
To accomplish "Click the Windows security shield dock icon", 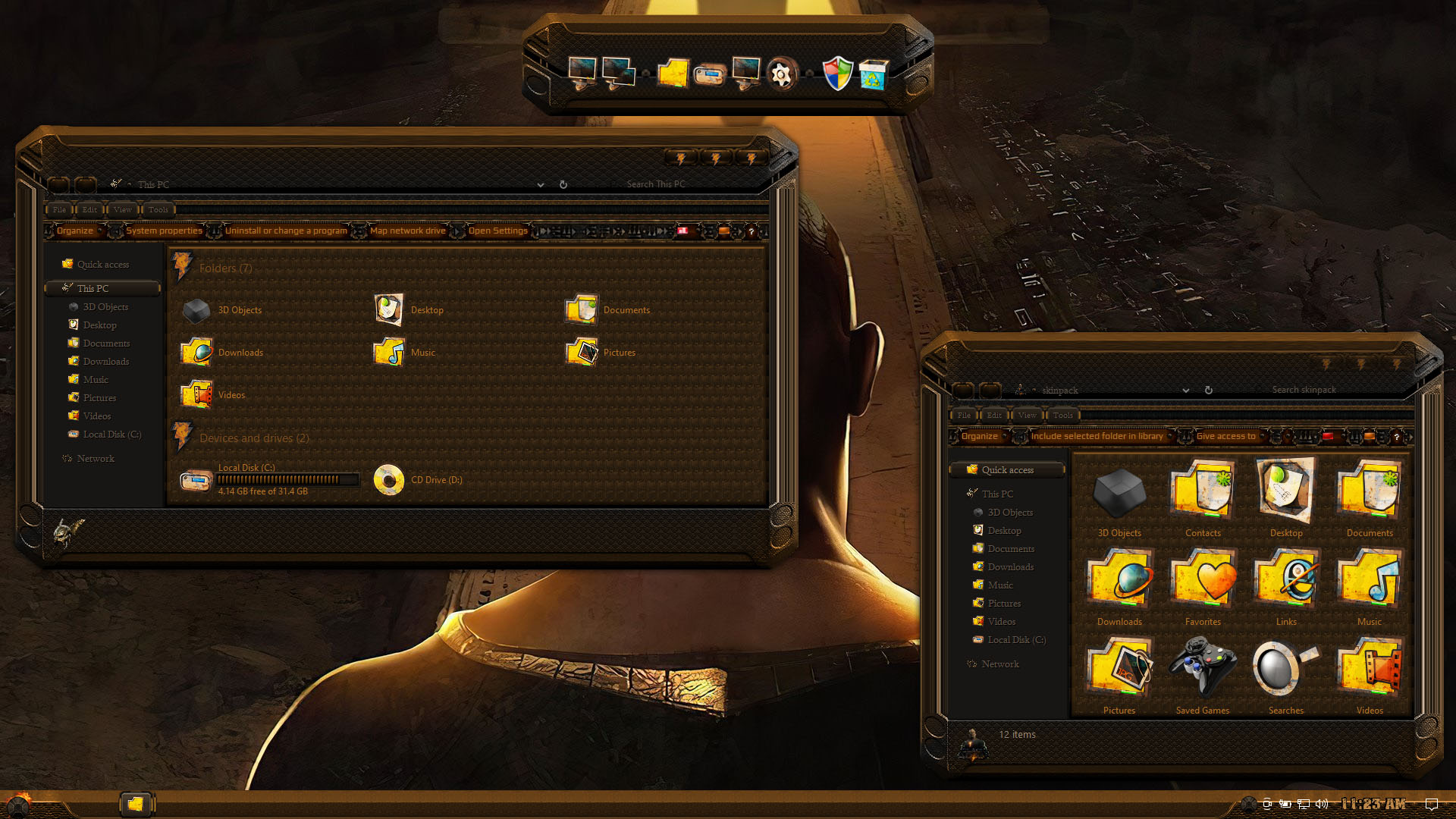I will click(x=837, y=74).
